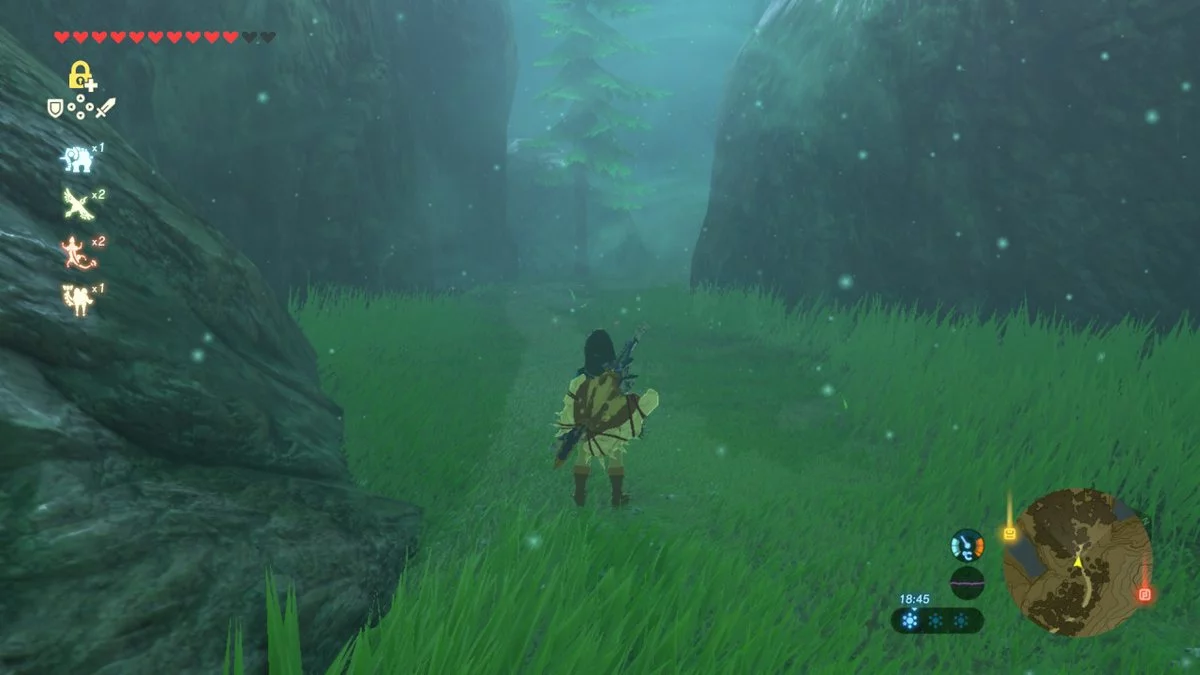Select the Stasis+ rune padlock icon
This screenshot has width=1200, height=675.
79,74
